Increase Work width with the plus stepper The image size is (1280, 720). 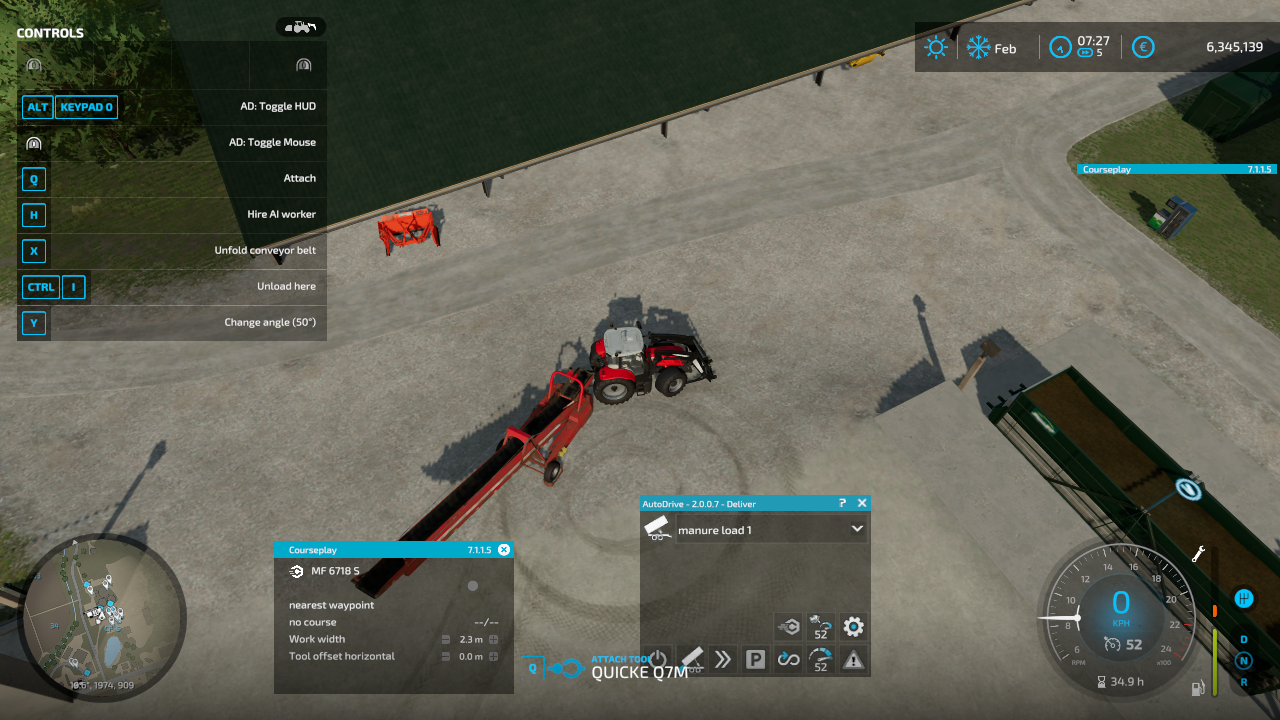click(493, 639)
